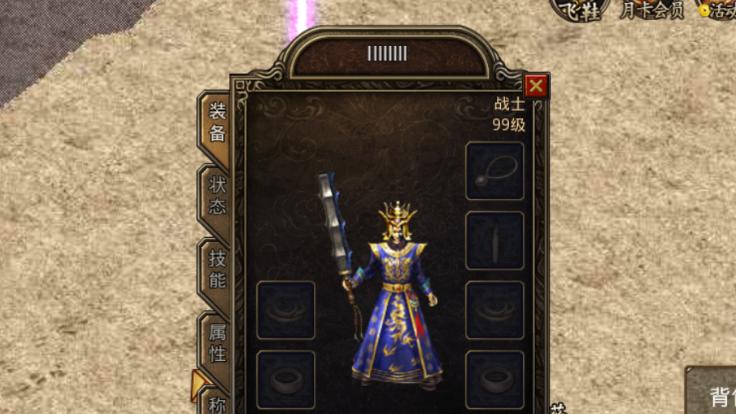Image resolution: width=736 pixels, height=414 pixels.
Task: Open the 活动 events icon
Action: (718, 11)
